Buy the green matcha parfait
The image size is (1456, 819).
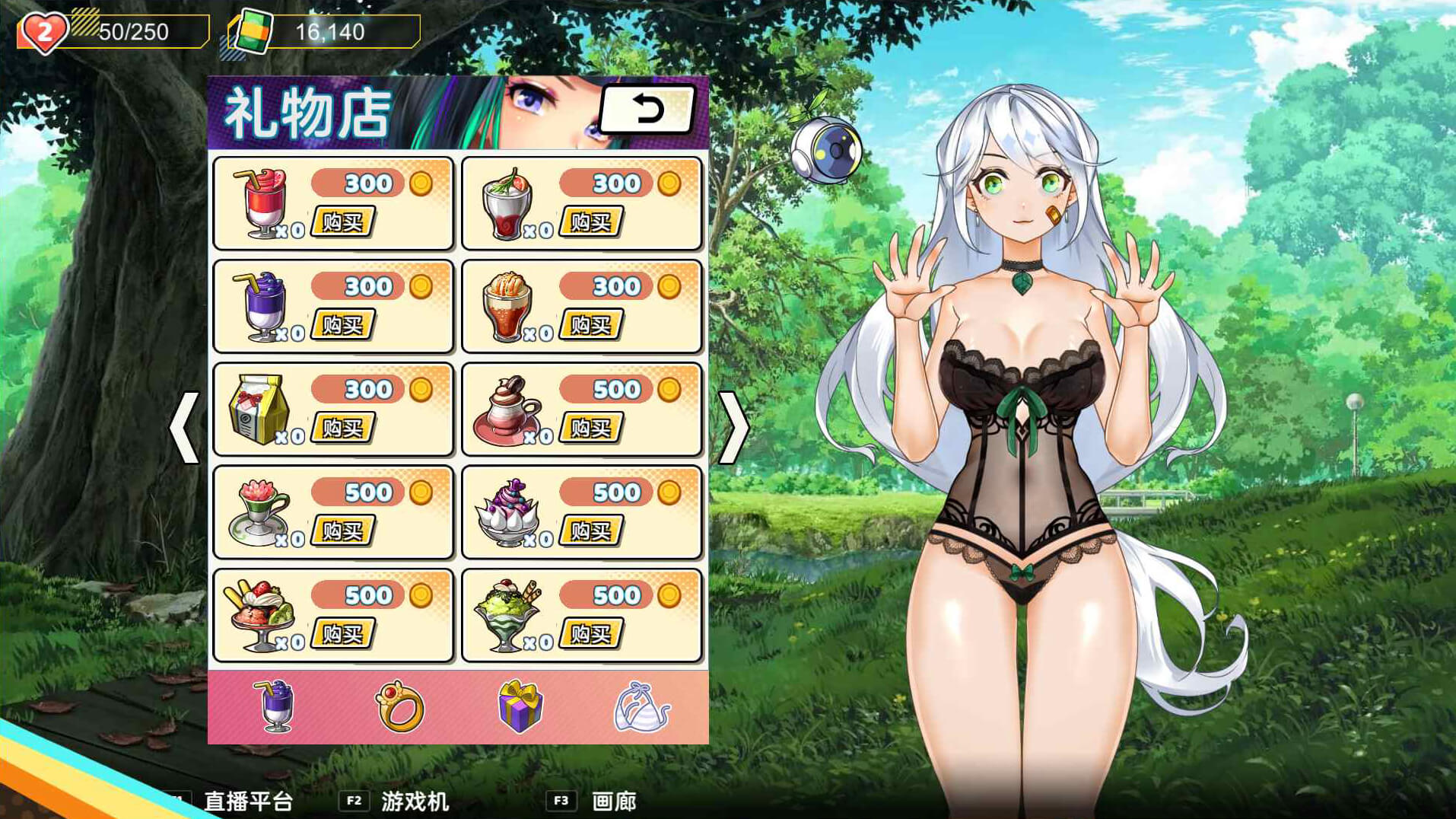pyautogui.click(x=591, y=634)
